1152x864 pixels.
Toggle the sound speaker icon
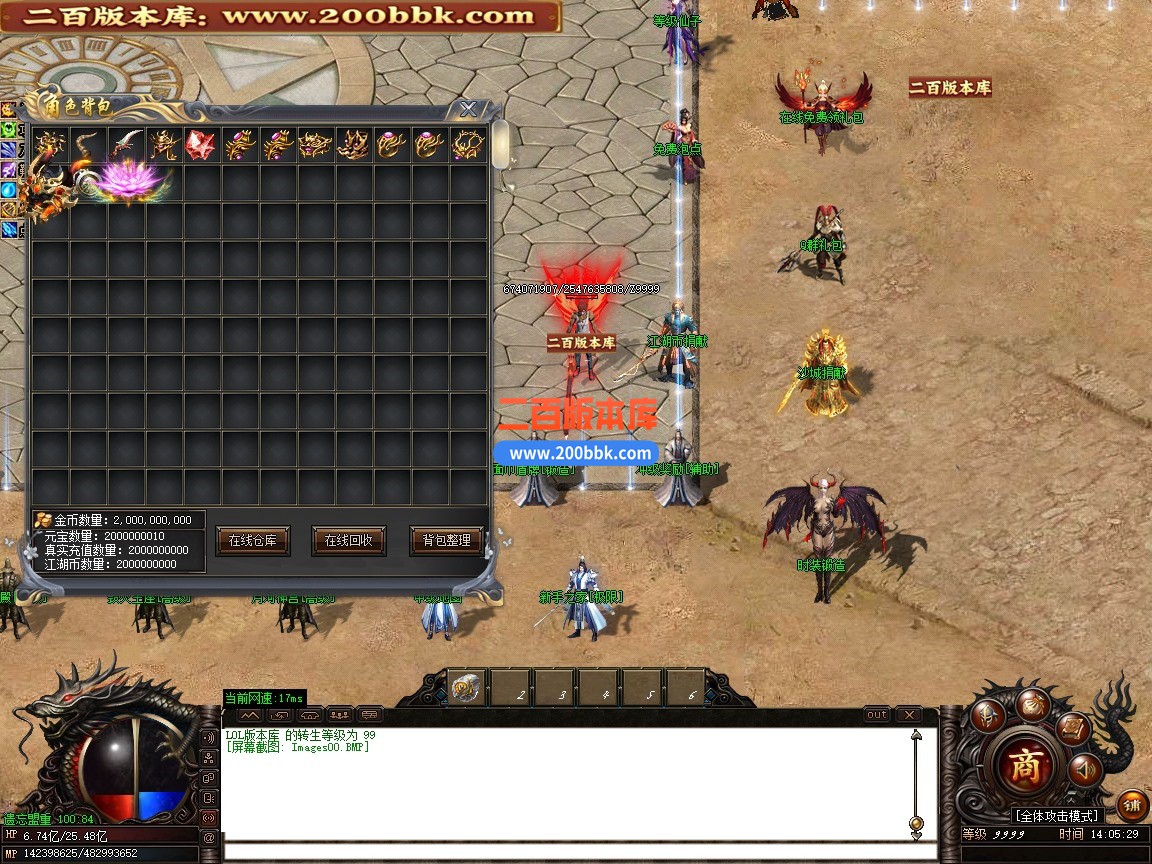1084,770
